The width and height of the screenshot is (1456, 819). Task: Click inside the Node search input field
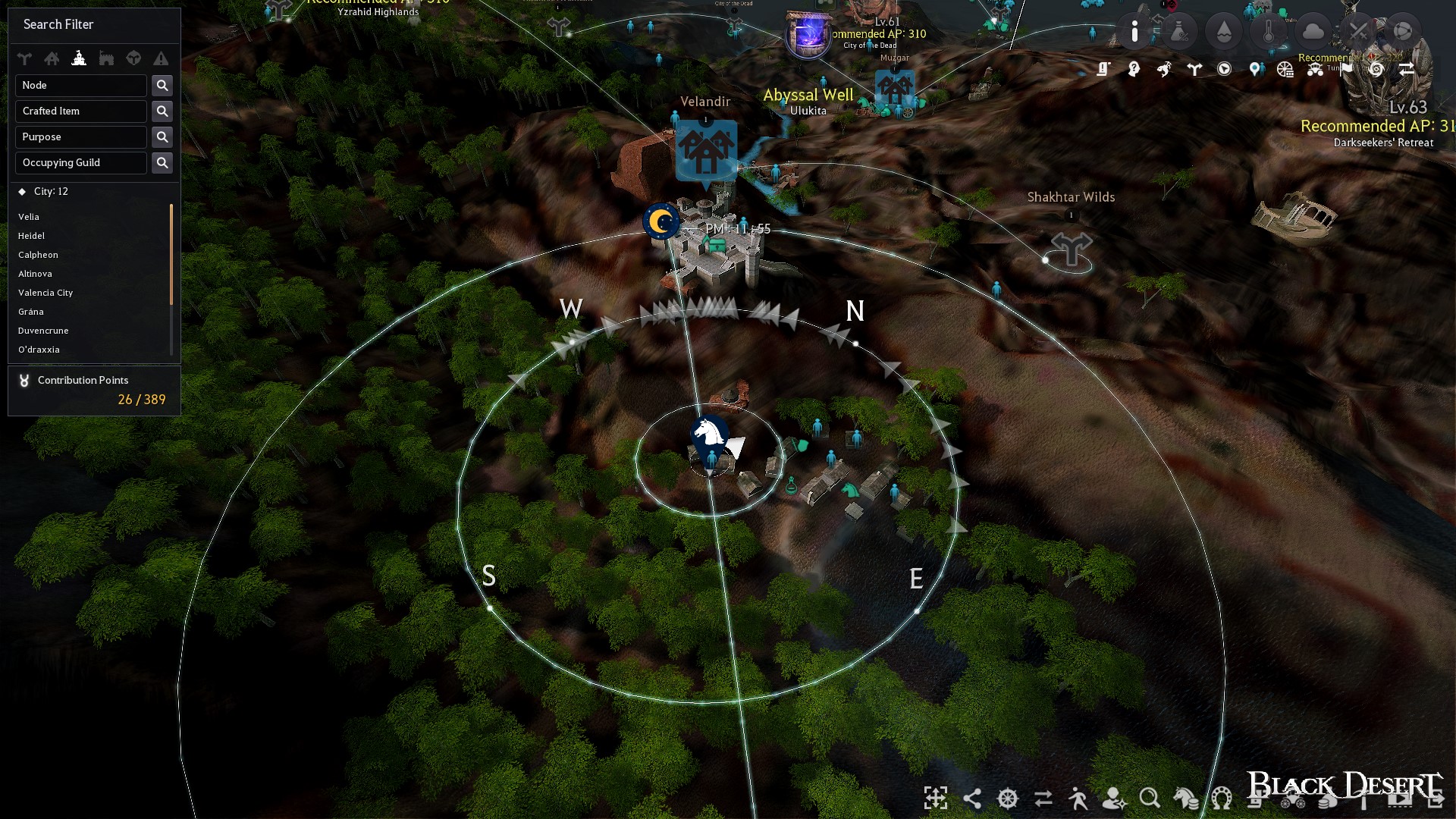click(x=80, y=85)
